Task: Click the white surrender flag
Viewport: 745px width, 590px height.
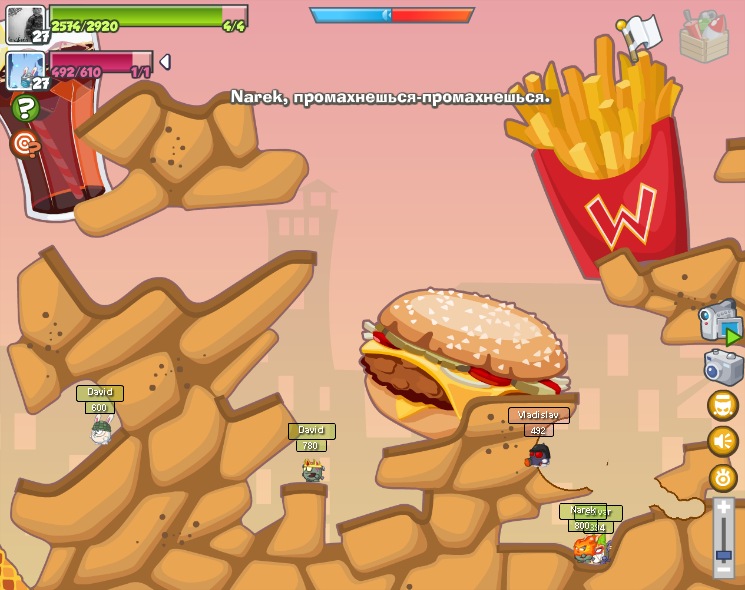Action: (638, 36)
